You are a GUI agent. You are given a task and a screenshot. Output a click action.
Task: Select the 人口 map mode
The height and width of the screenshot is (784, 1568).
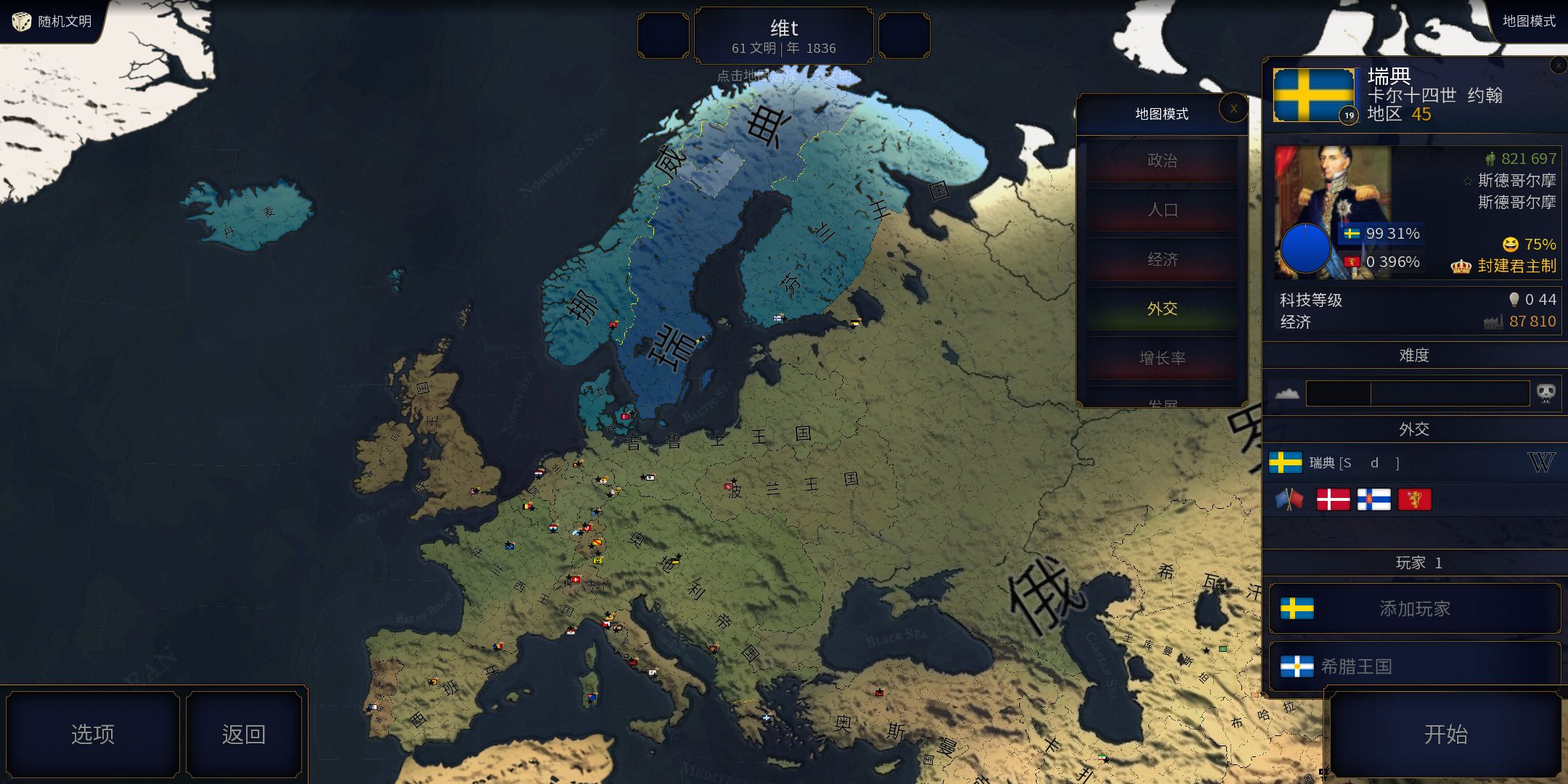[x=1161, y=210]
